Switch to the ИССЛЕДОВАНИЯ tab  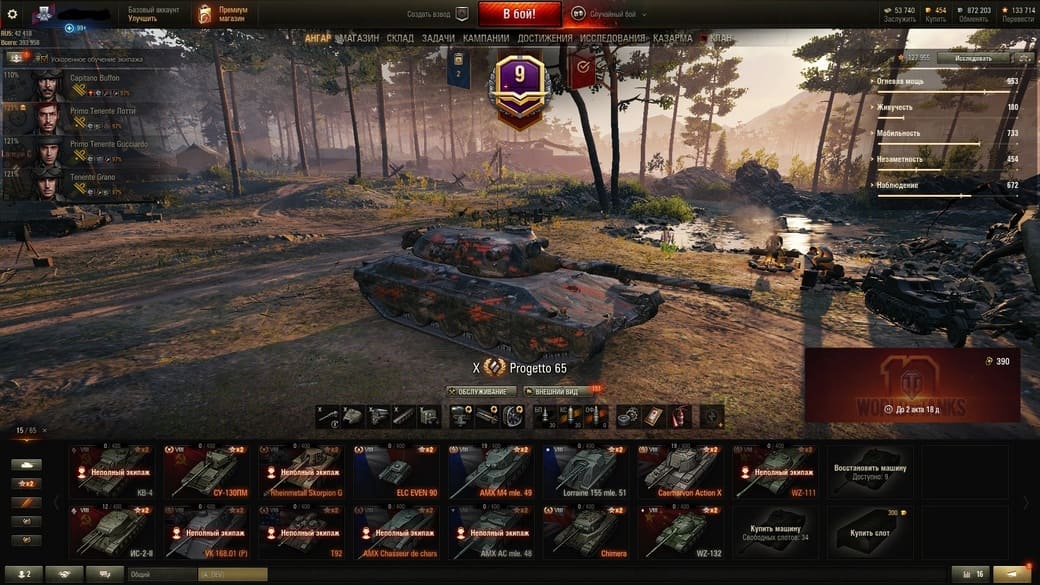[x=613, y=38]
